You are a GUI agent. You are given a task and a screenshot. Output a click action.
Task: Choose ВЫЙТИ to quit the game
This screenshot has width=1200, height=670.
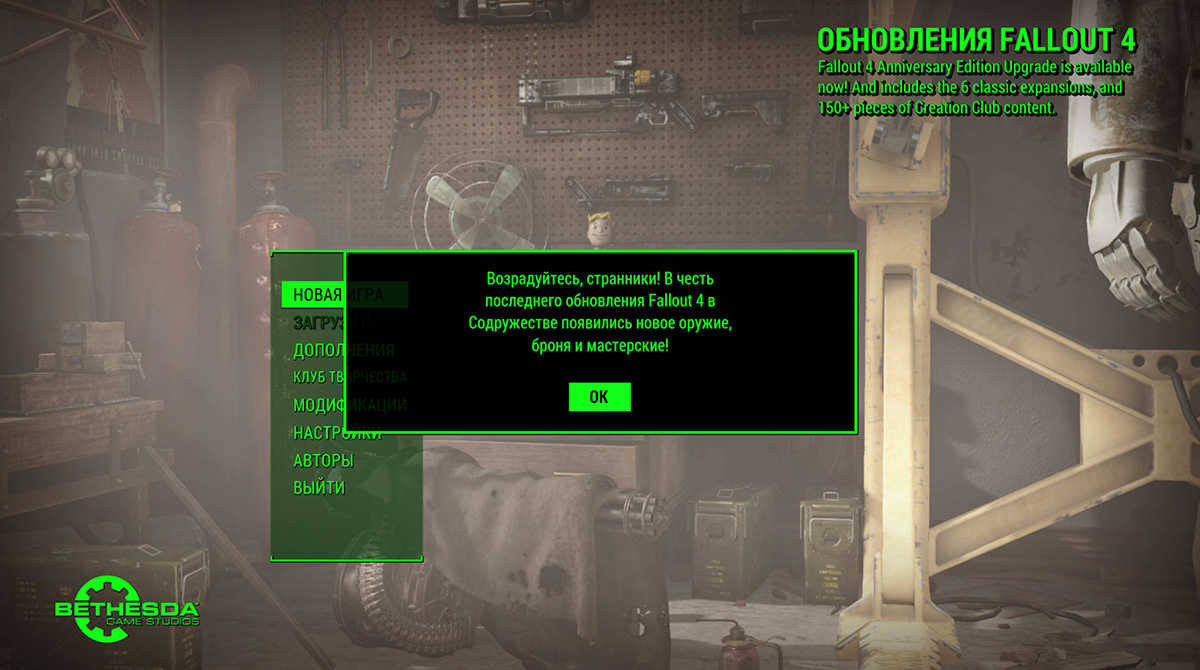coord(319,488)
